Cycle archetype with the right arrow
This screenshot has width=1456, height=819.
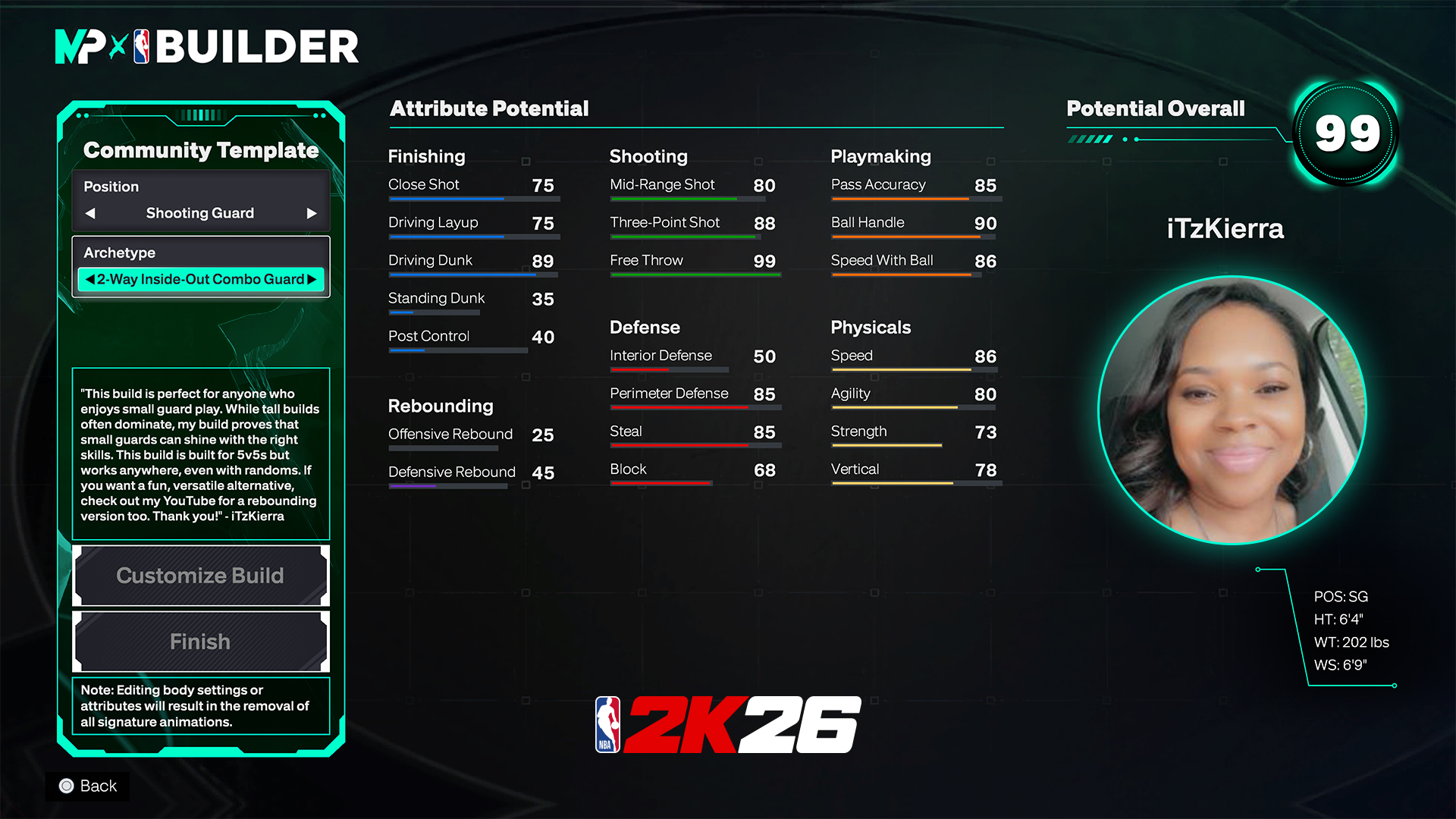(x=312, y=279)
